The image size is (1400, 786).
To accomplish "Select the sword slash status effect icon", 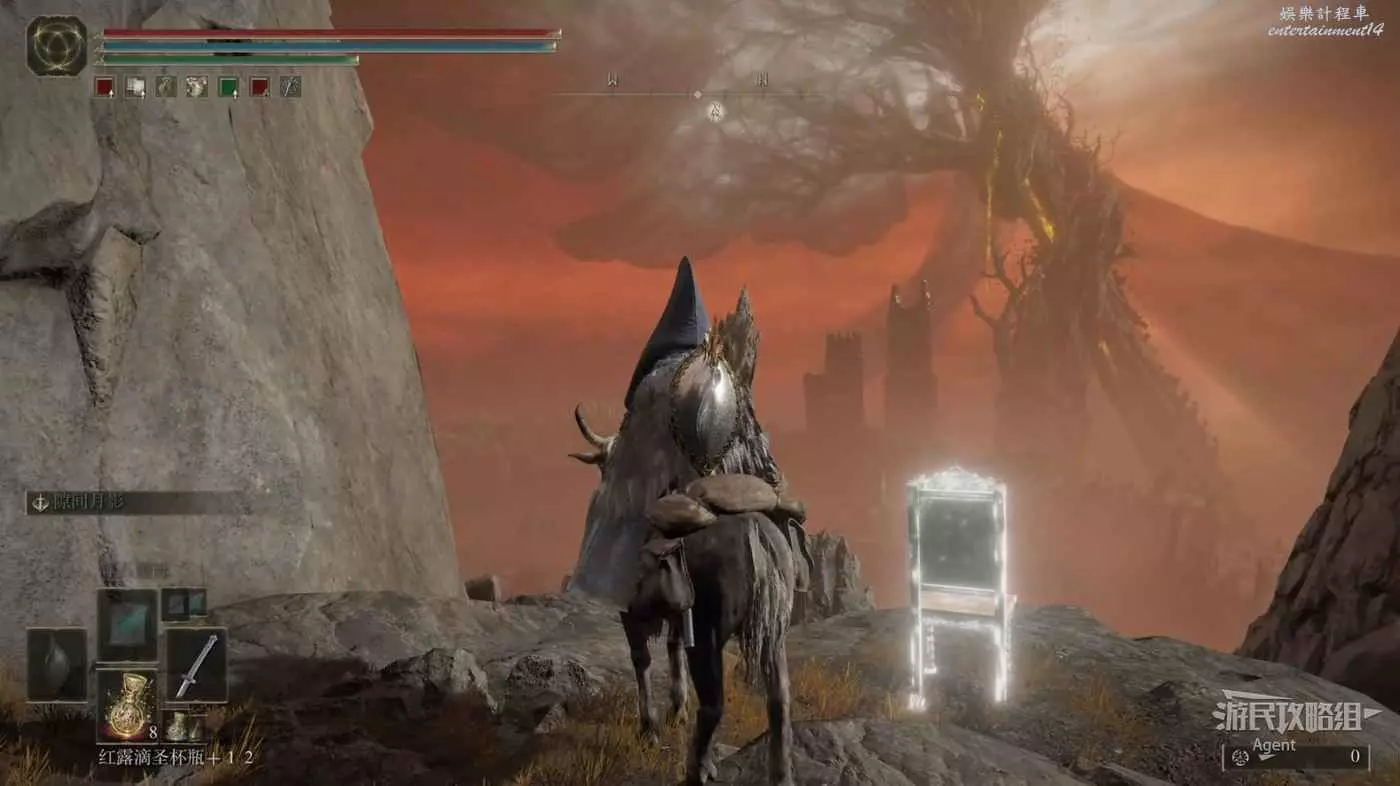I will click(290, 87).
